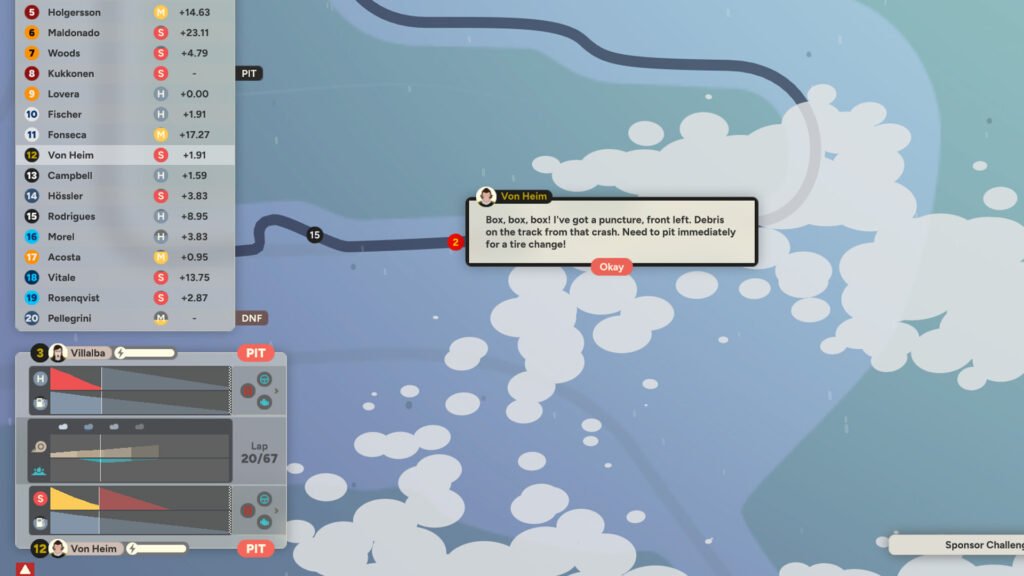The image size is (1024, 576).
Task: Select Holgersson in the standings
Action: (x=125, y=13)
